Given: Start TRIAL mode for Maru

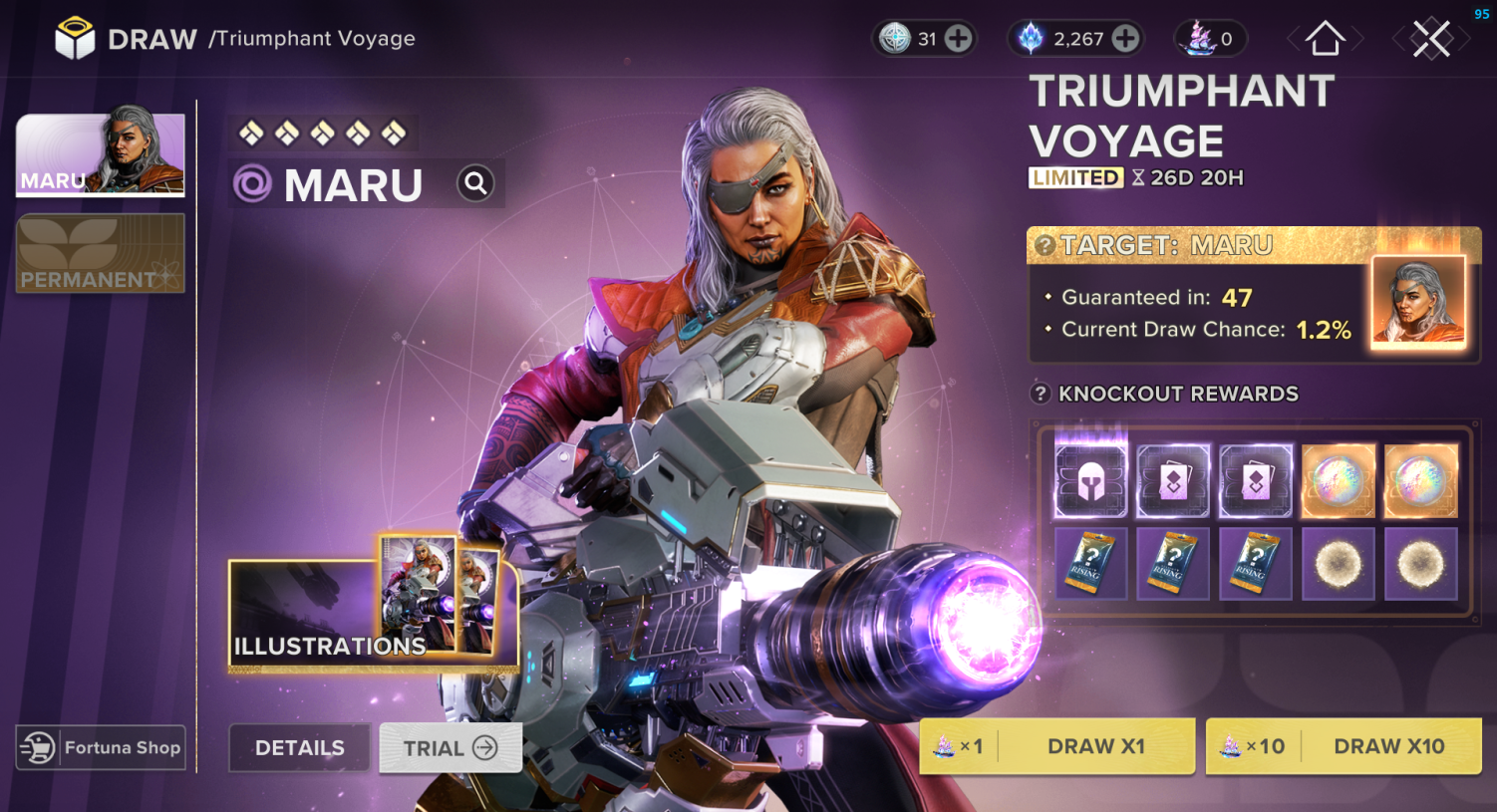Looking at the screenshot, I should (x=449, y=747).
